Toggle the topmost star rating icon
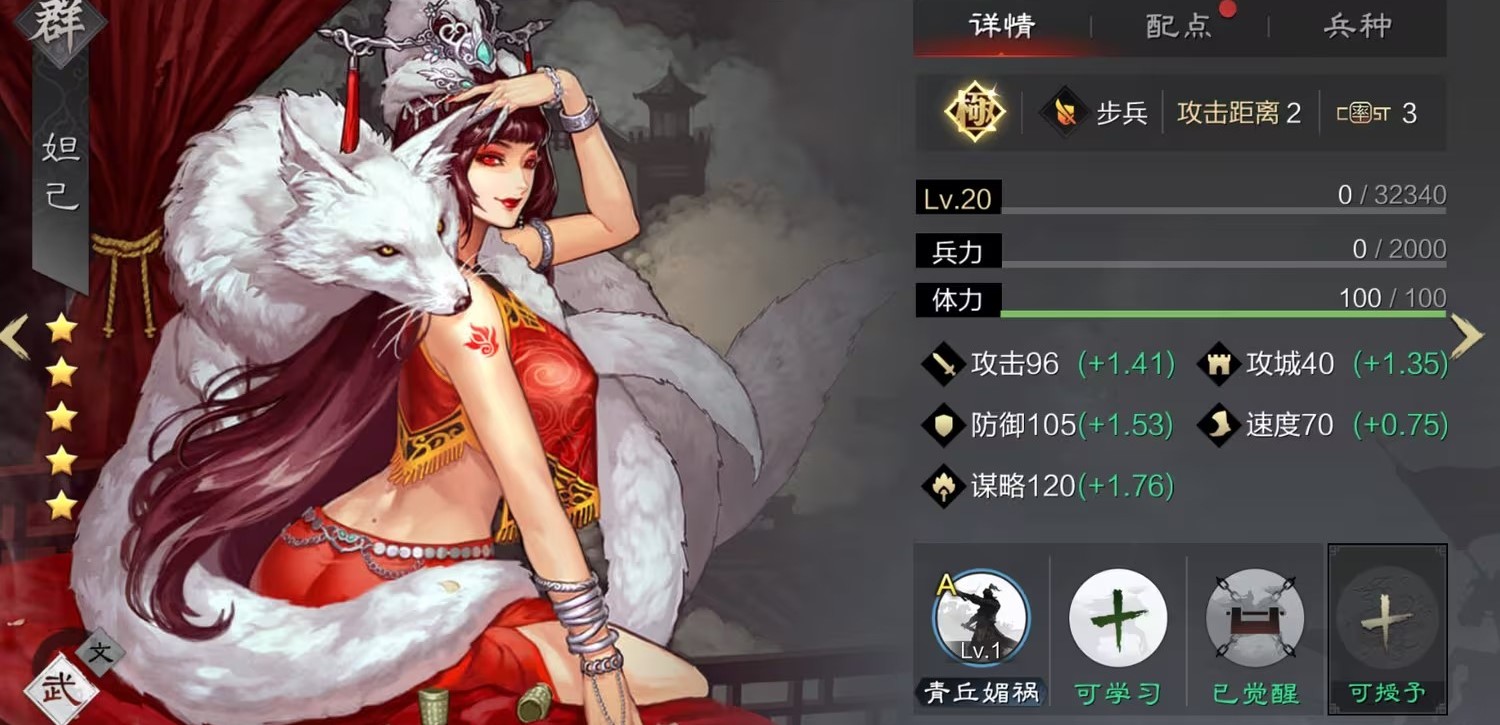 62,327
